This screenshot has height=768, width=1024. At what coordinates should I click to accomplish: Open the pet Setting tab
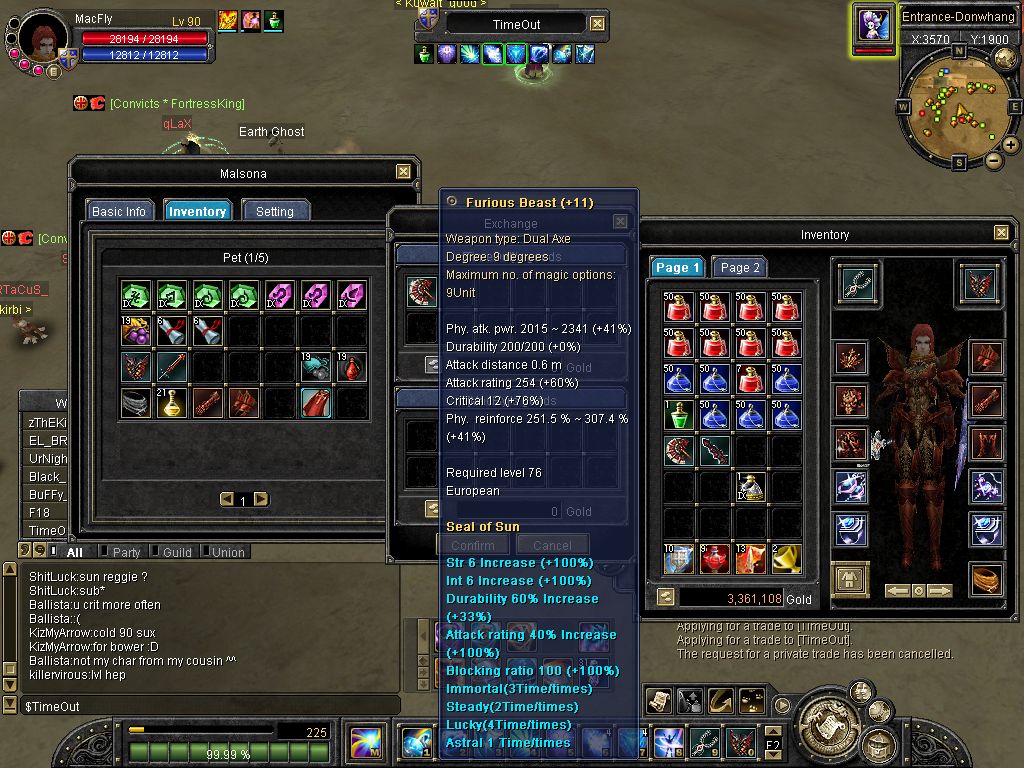pyautogui.click(x=275, y=211)
